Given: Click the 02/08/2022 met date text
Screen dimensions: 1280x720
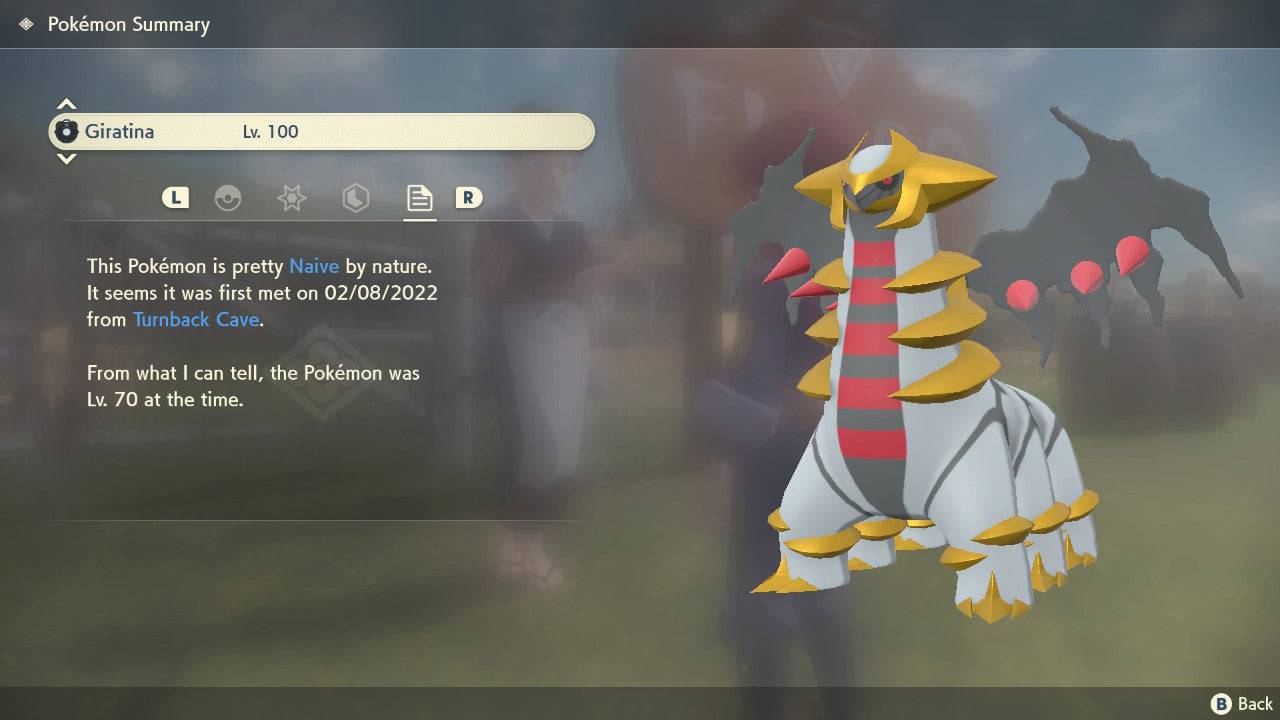Looking at the screenshot, I should click(383, 293).
